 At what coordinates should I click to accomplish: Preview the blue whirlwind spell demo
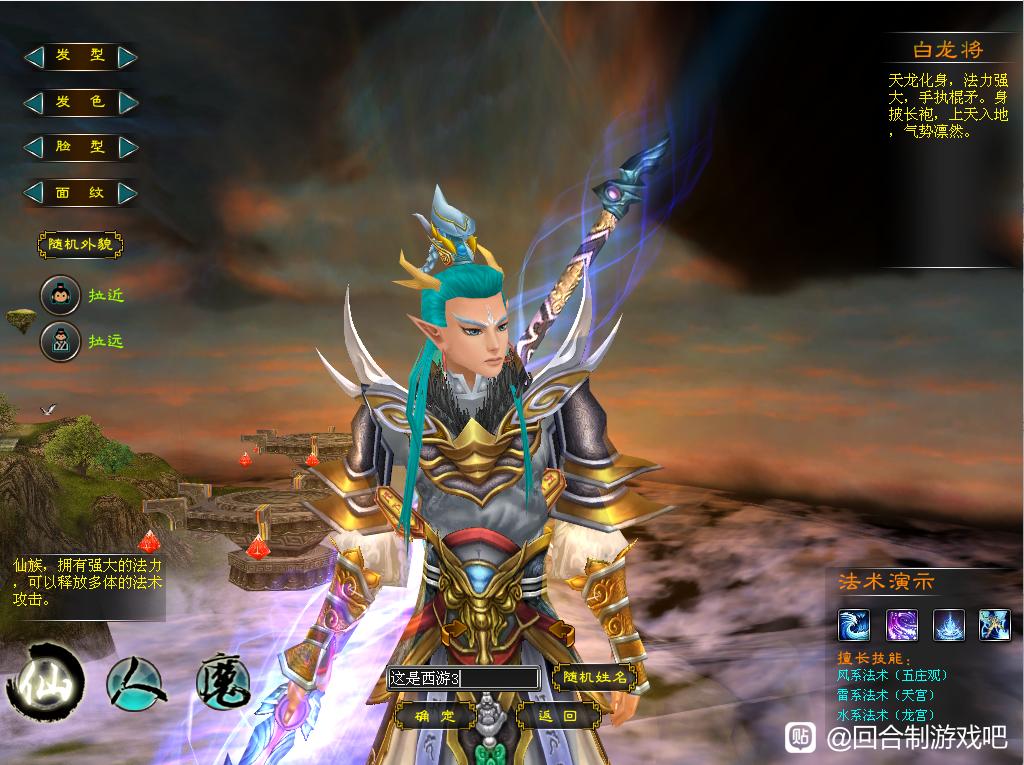(853, 625)
